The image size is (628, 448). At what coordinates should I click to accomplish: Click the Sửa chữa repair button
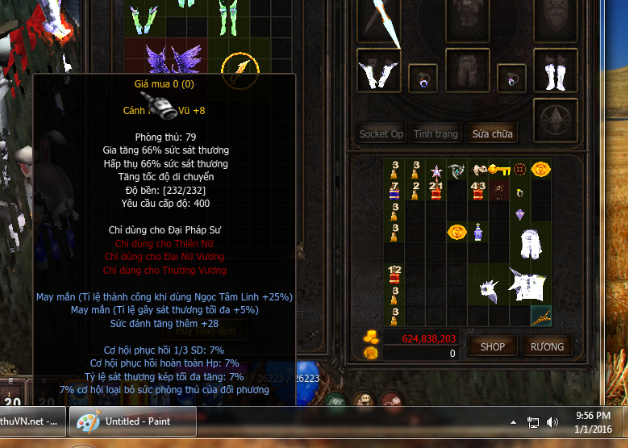point(494,133)
